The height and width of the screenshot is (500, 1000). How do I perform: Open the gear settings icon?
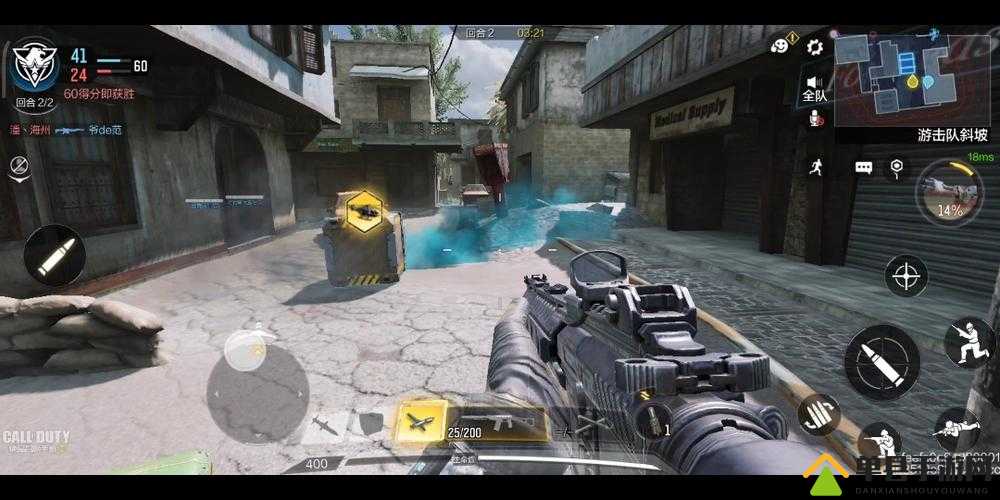coord(814,46)
